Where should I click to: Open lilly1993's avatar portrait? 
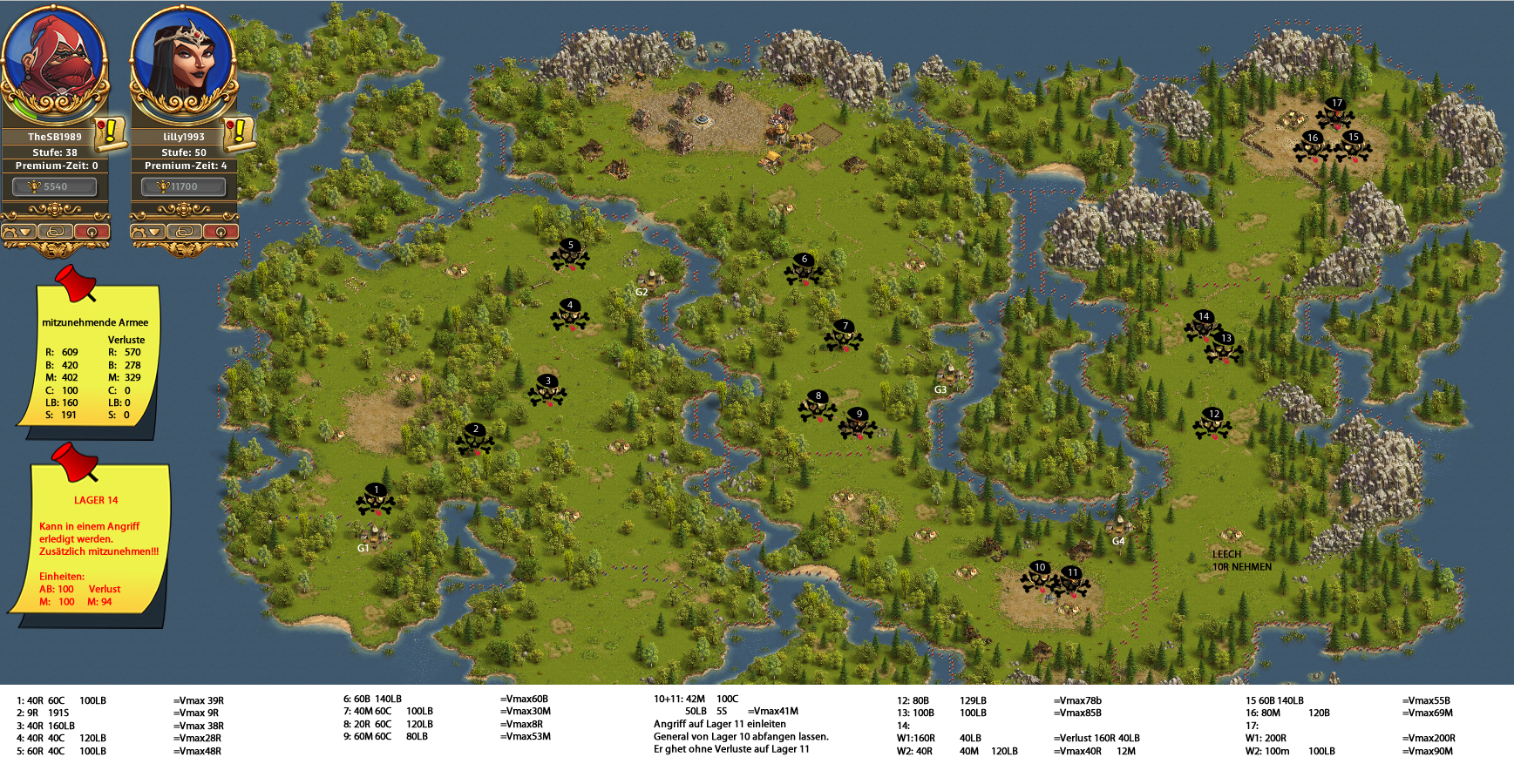coord(183,61)
